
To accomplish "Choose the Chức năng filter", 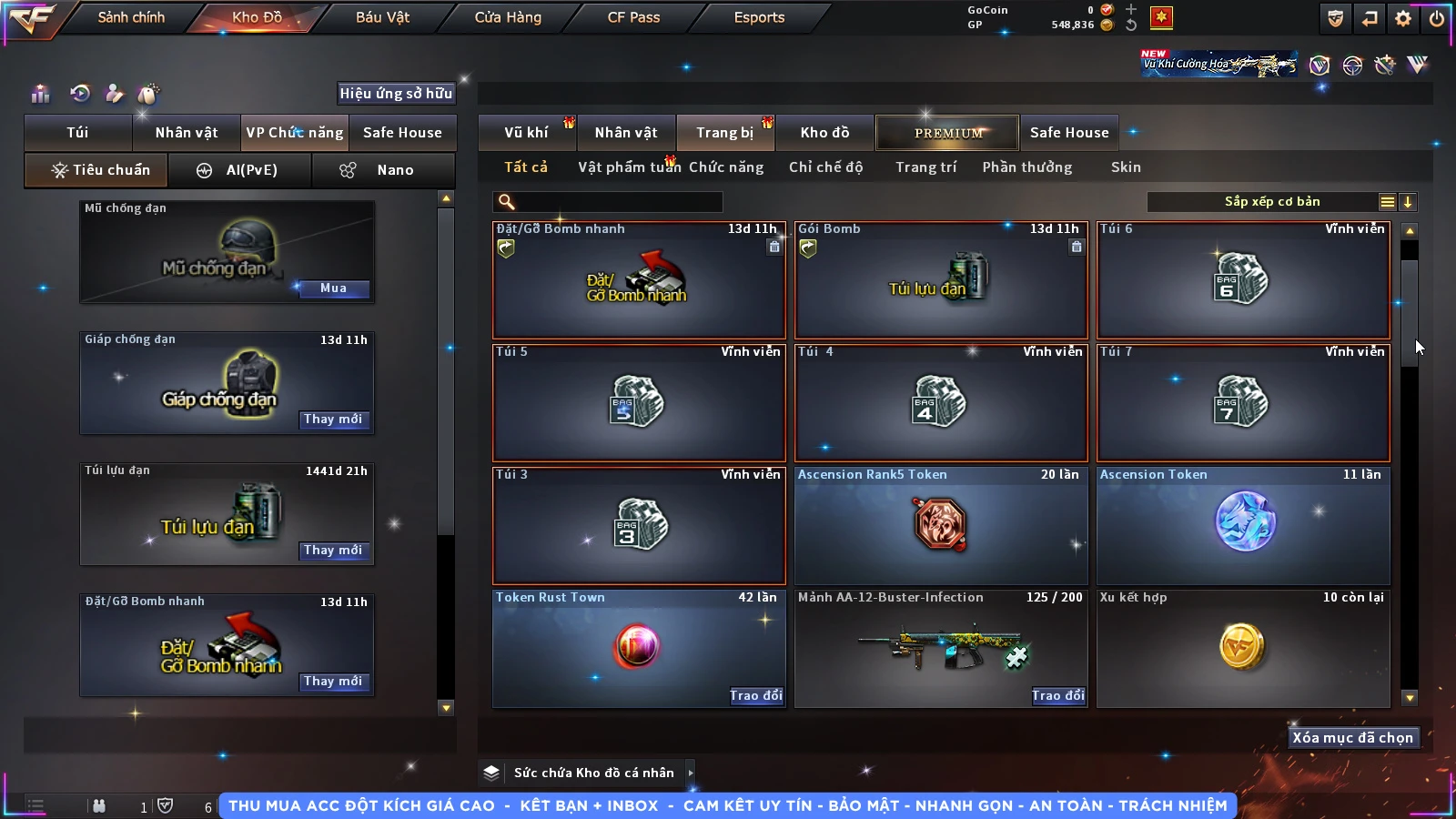I will coord(726,167).
